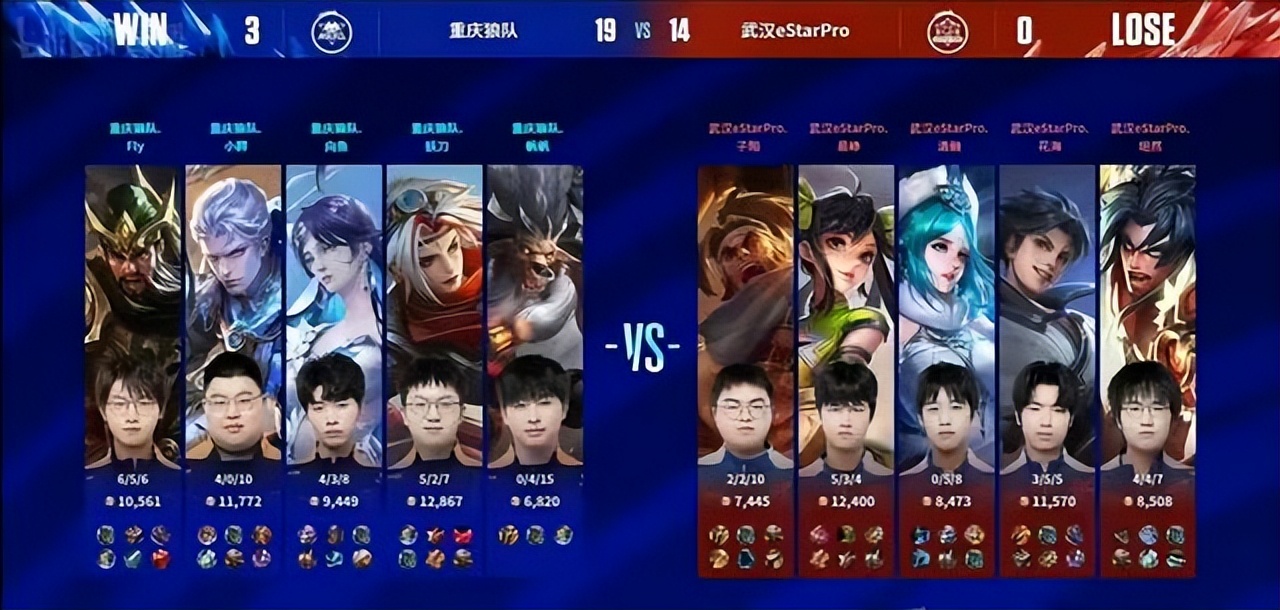Click the 重庆狼队 blue team logo

(x=332, y=32)
